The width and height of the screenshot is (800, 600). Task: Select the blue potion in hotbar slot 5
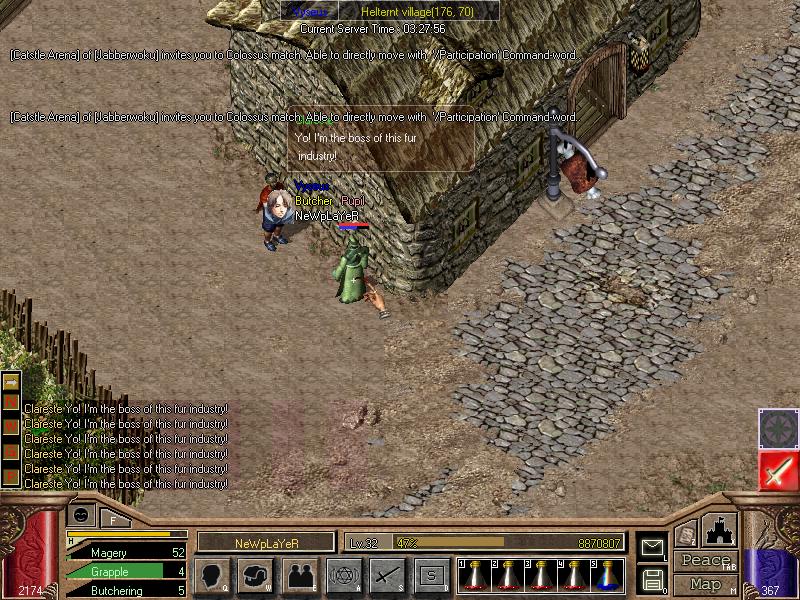608,576
